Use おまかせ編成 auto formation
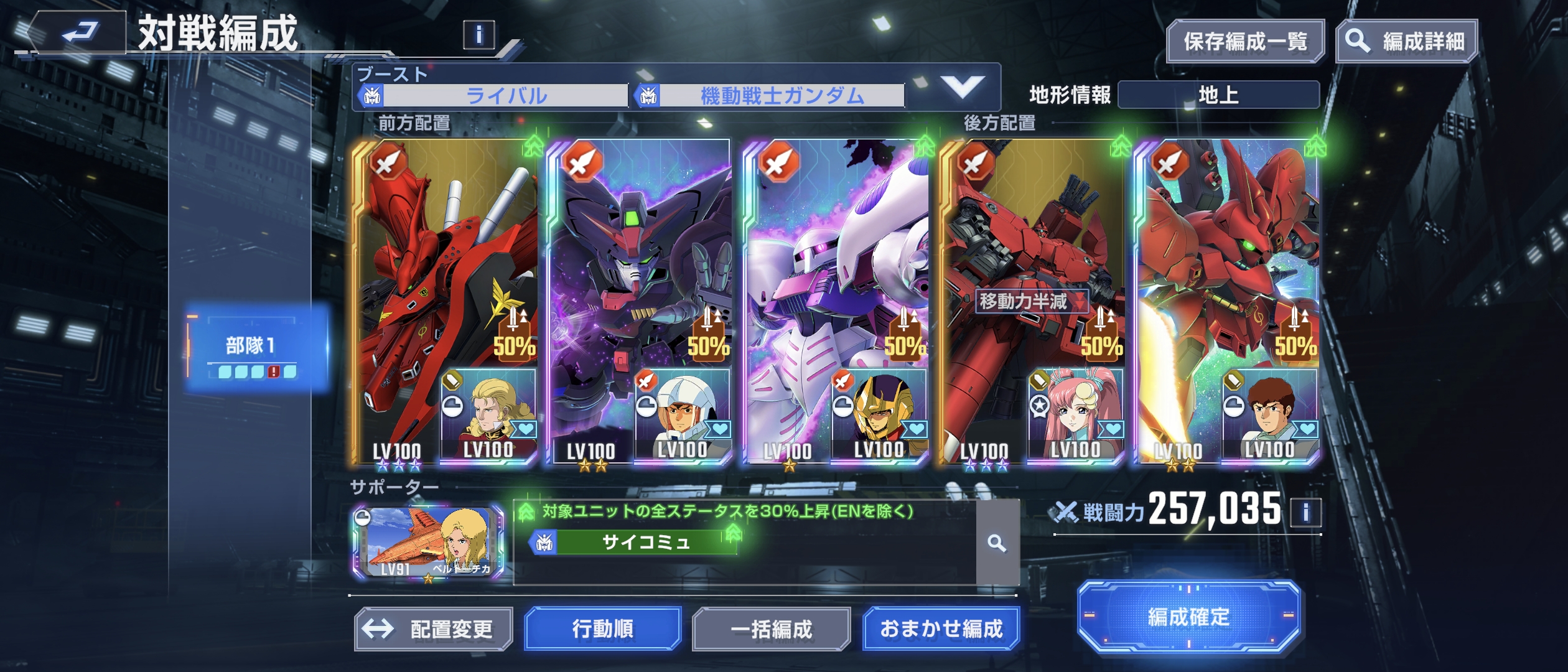The height and width of the screenshot is (672, 1568). [941, 629]
